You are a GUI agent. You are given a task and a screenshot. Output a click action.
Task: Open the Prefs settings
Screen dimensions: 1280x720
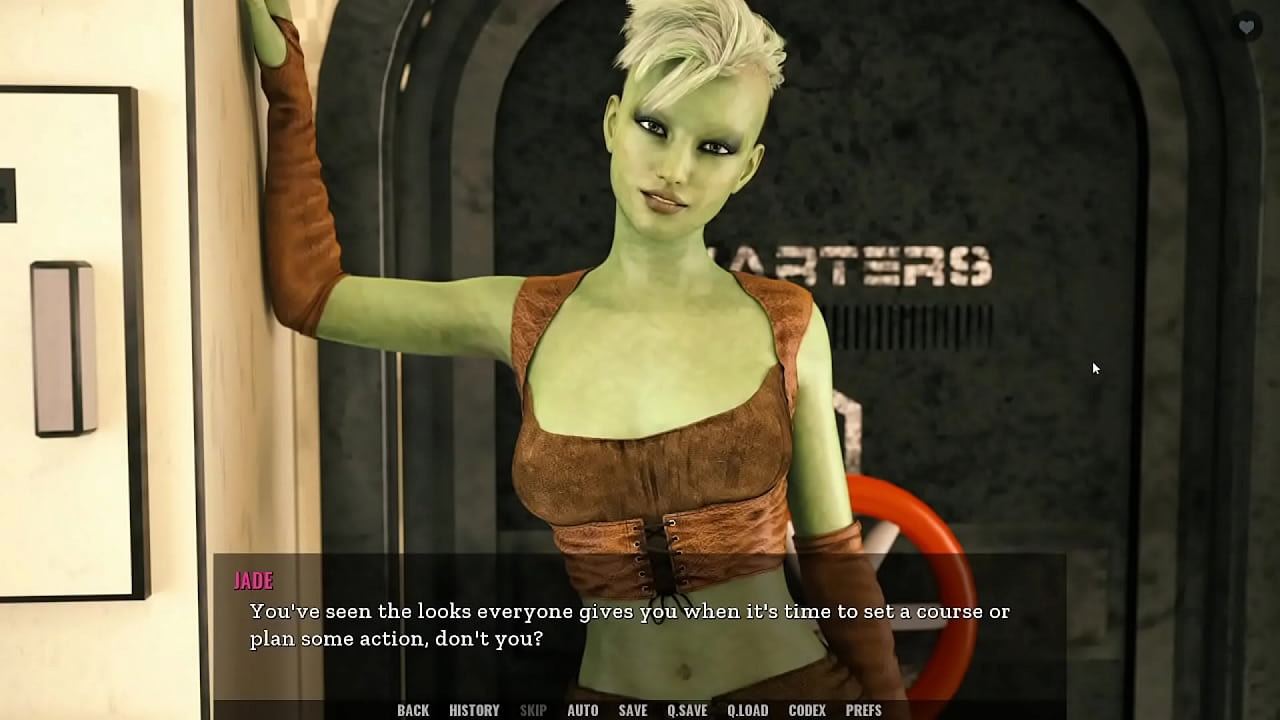click(864, 710)
